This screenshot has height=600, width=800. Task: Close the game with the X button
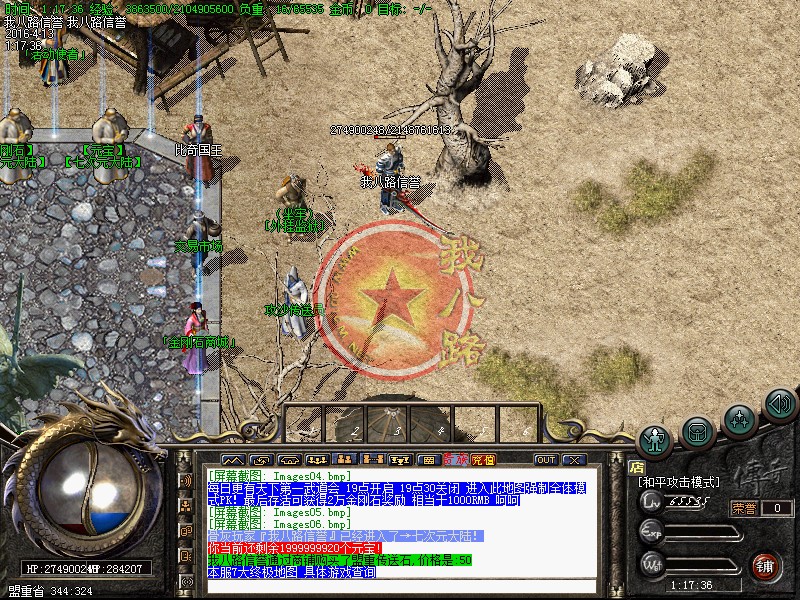click(x=573, y=460)
